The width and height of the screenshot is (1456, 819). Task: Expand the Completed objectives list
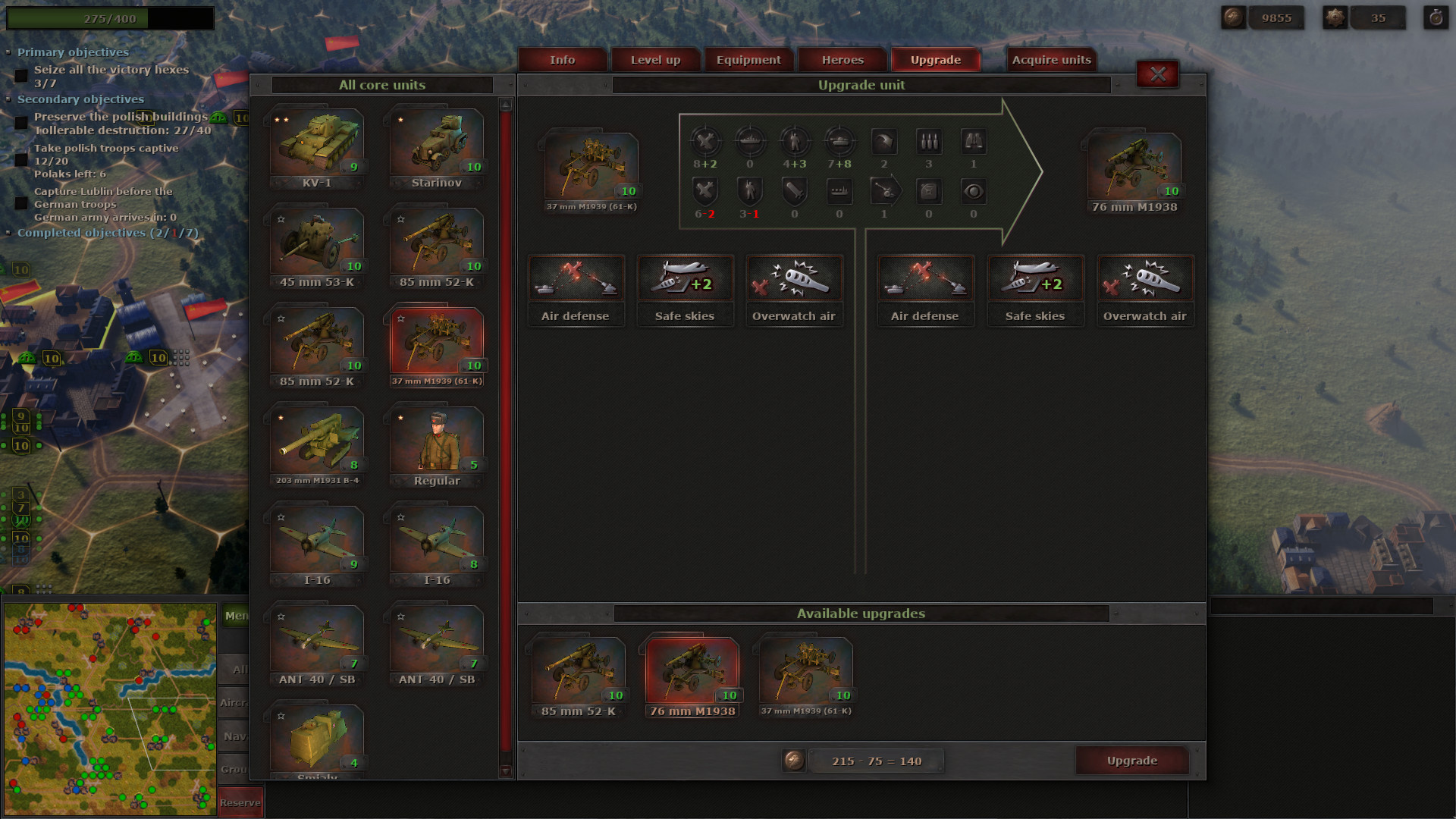(9, 233)
